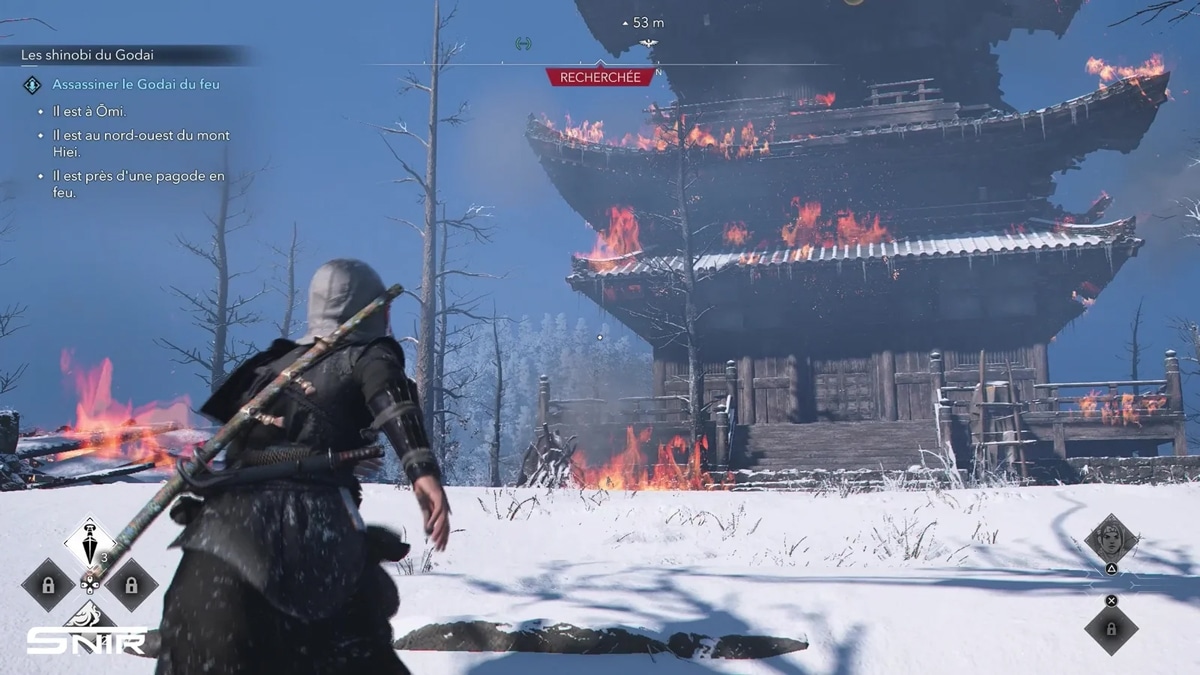Click the green marker on the compass bar
This screenshot has height=675, width=1200.
(x=522, y=43)
